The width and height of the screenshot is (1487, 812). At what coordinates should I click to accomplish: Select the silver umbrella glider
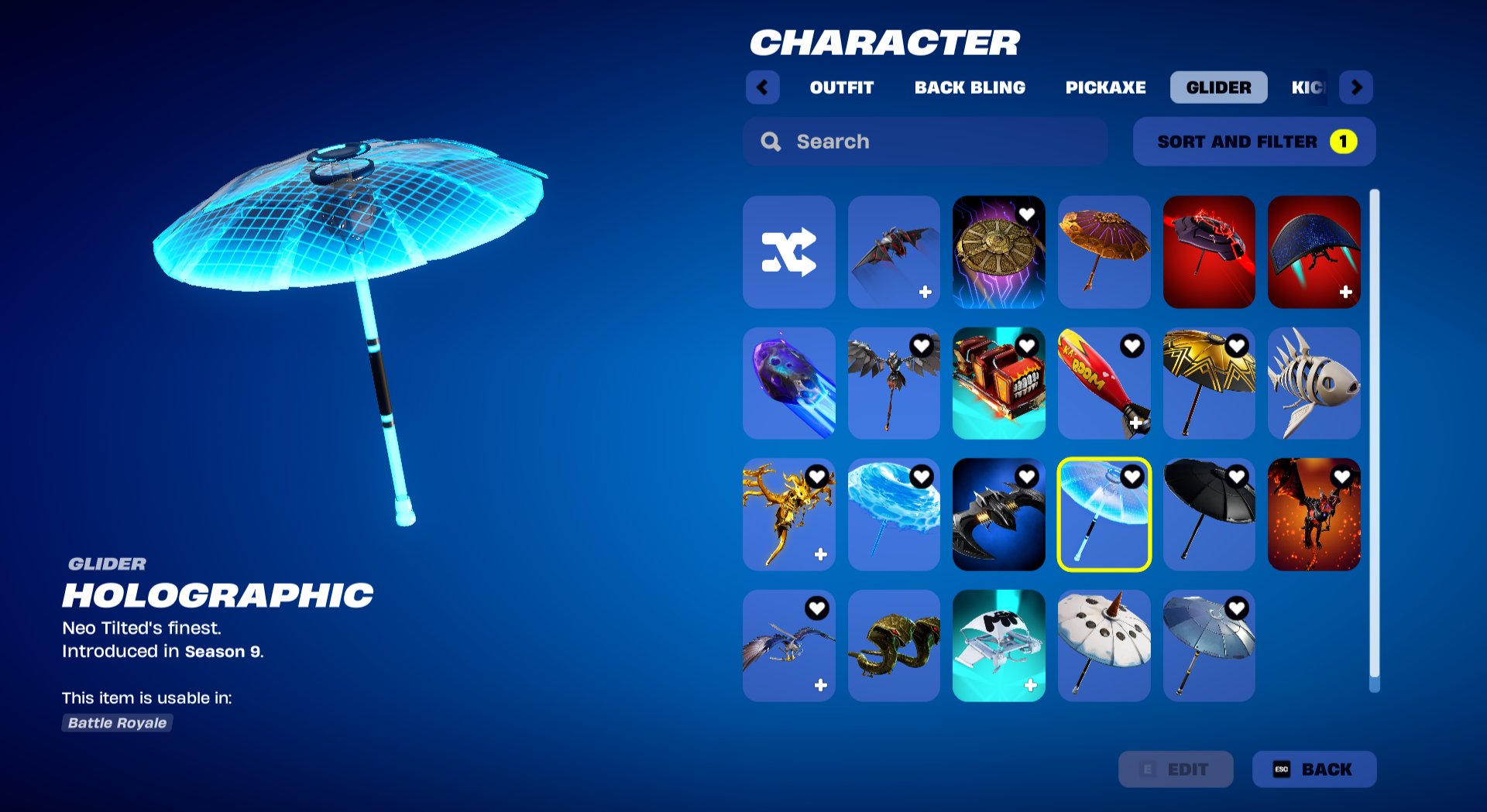pos(1209,645)
